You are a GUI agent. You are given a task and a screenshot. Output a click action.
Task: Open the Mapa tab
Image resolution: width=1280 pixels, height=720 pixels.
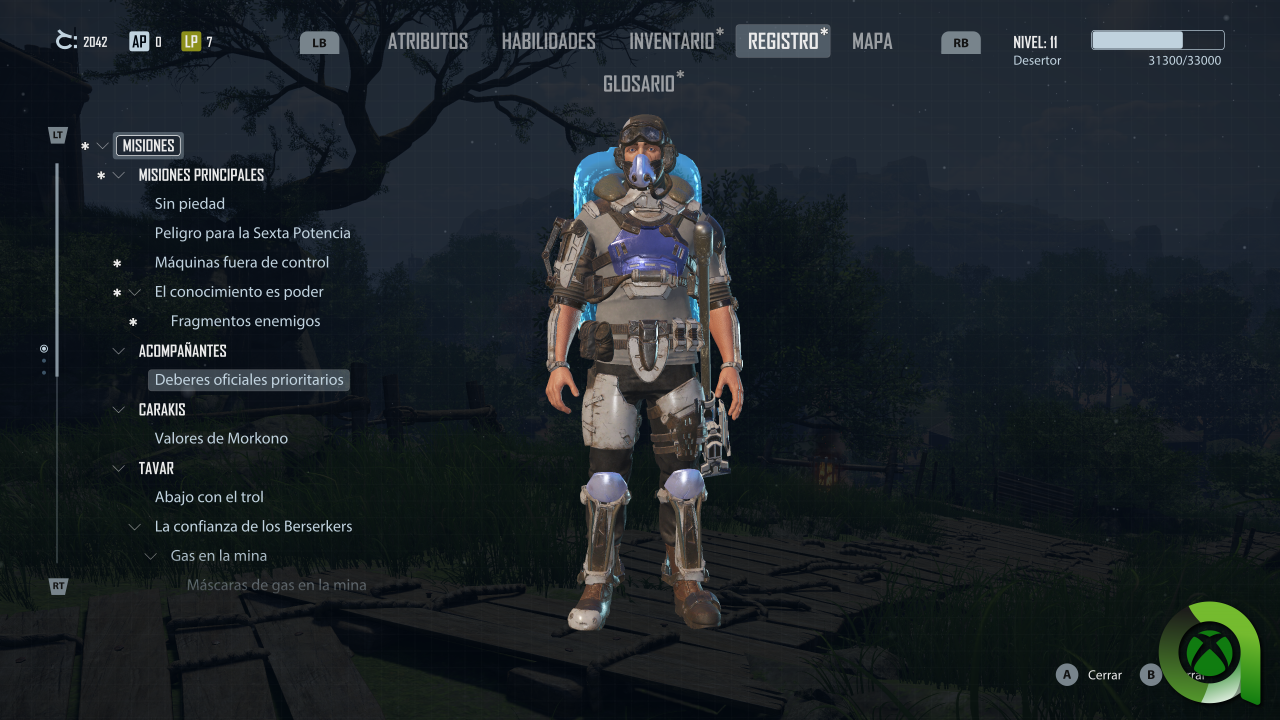pos(872,41)
